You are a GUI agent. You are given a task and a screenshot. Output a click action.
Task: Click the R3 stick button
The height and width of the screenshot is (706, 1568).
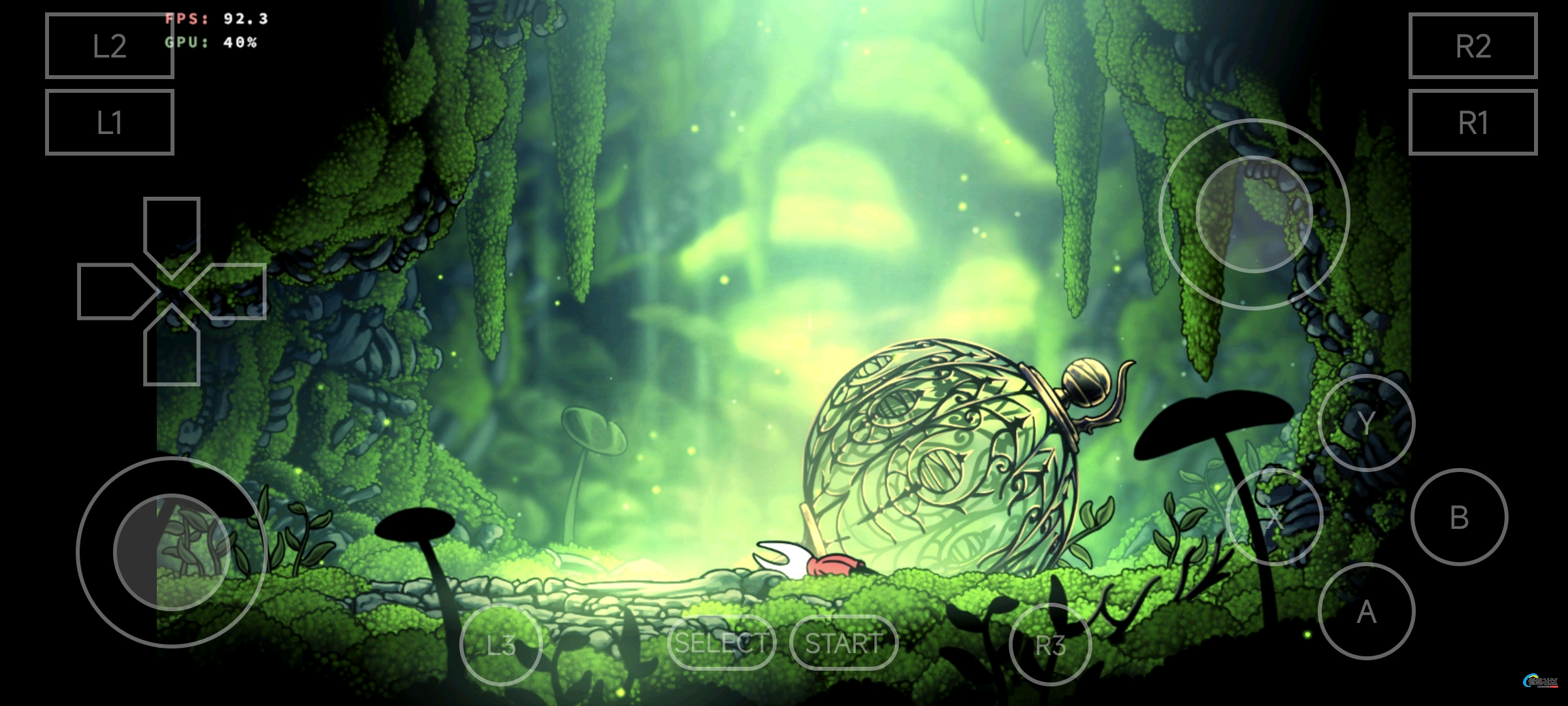(x=1050, y=645)
